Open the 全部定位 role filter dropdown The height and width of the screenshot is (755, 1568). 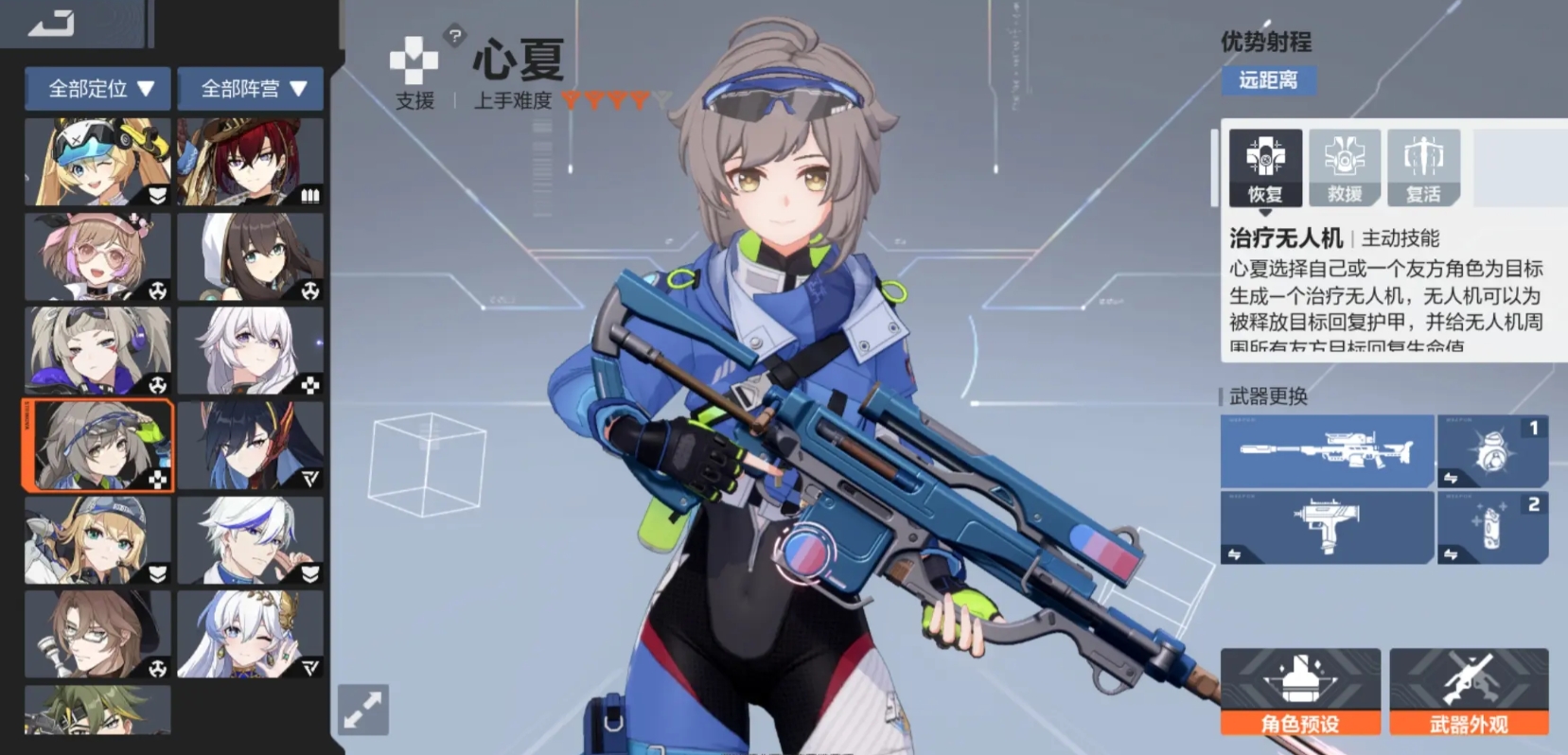pyautogui.click(x=97, y=89)
